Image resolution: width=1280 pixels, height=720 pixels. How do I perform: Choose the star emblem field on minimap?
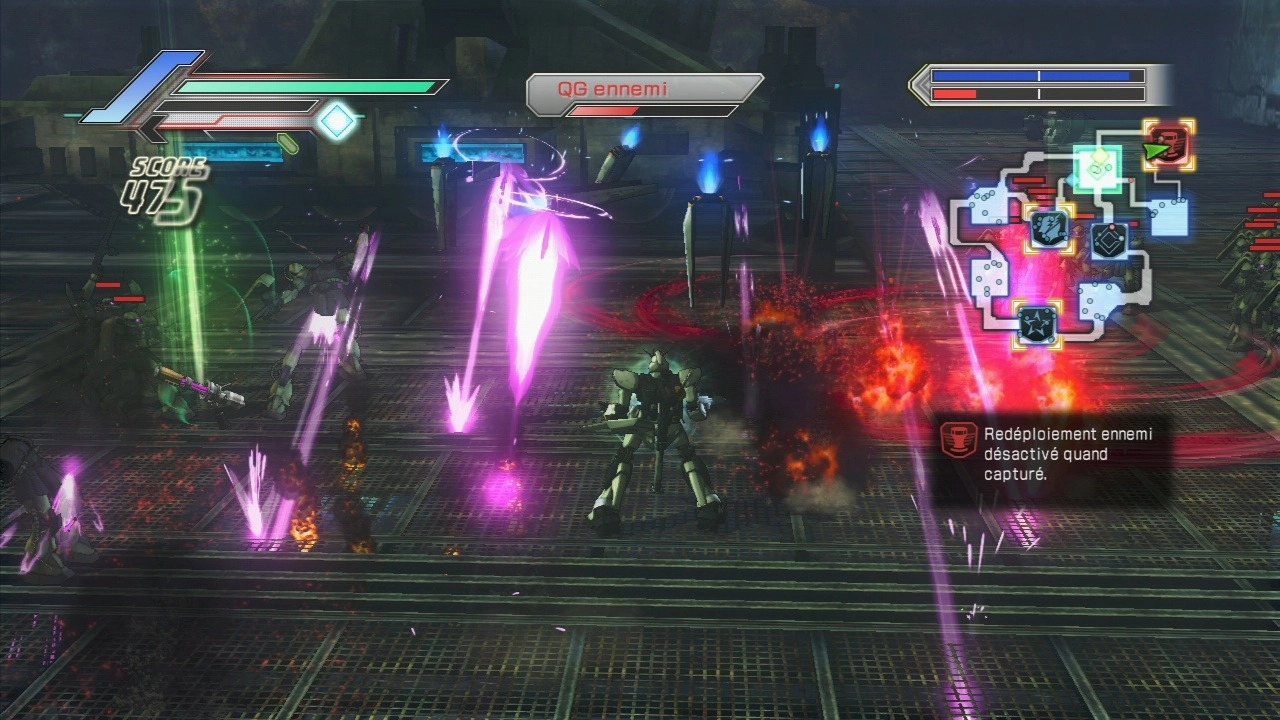coord(1037,323)
